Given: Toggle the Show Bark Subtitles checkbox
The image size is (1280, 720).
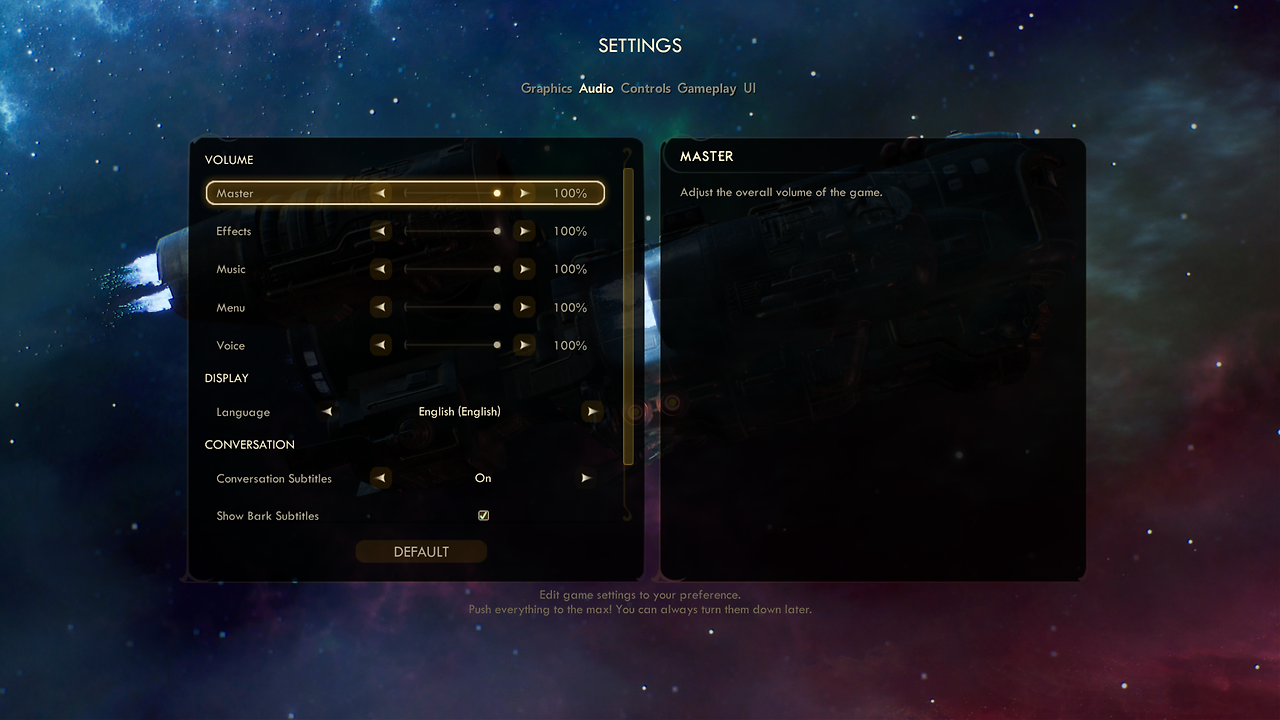Looking at the screenshot, I should pyautogui.click(x=484, y=516).
